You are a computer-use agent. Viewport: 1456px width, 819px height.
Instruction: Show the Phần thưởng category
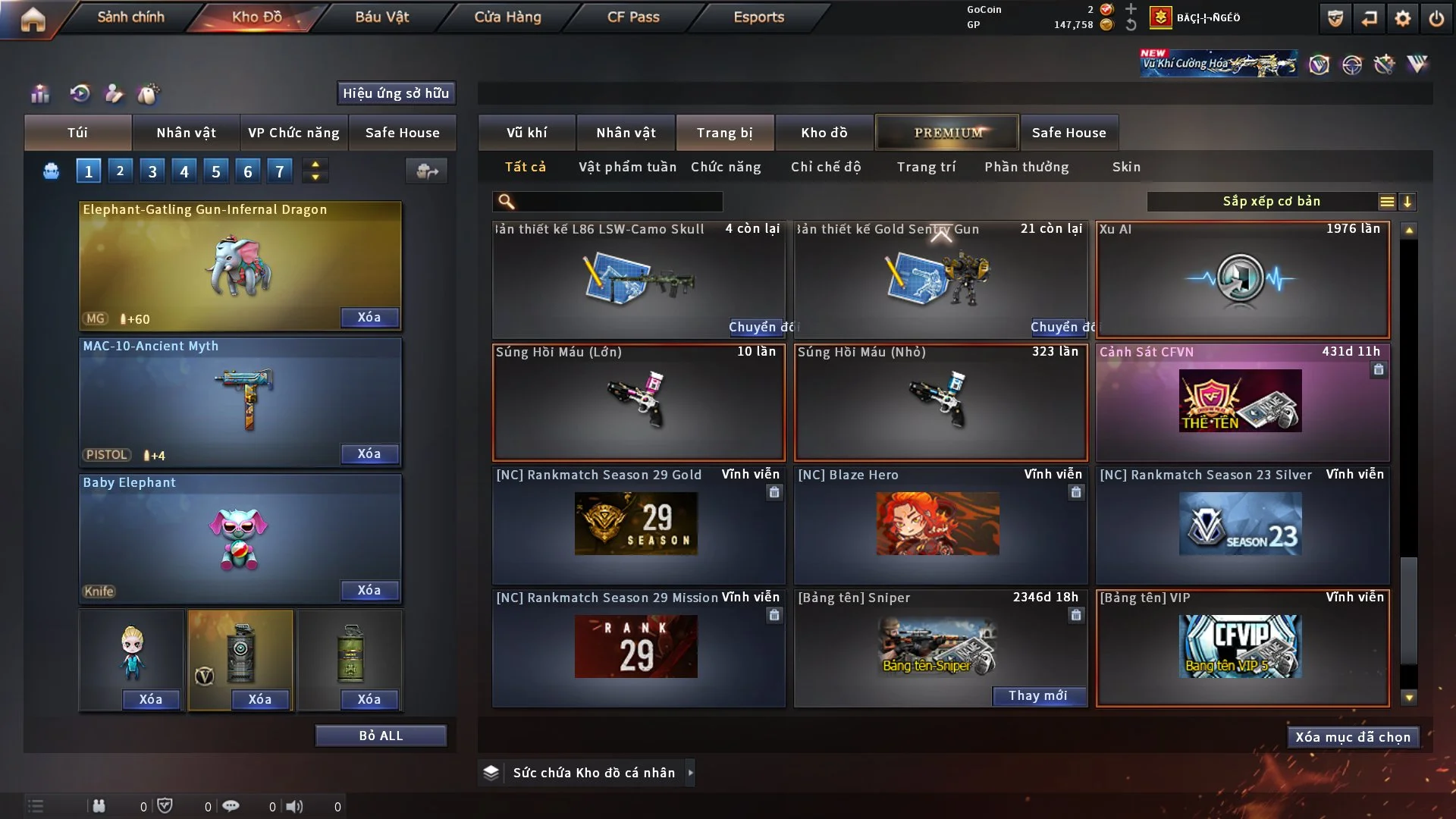tap(1026, 167)
